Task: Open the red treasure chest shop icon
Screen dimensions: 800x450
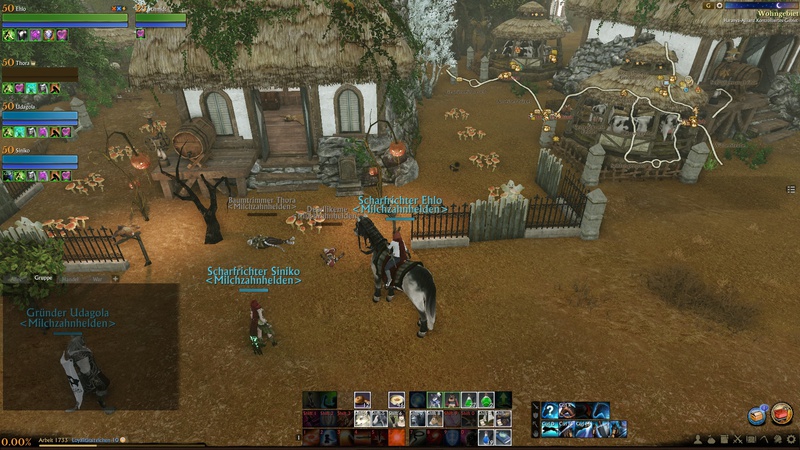Action: click(x=781, y=413)
